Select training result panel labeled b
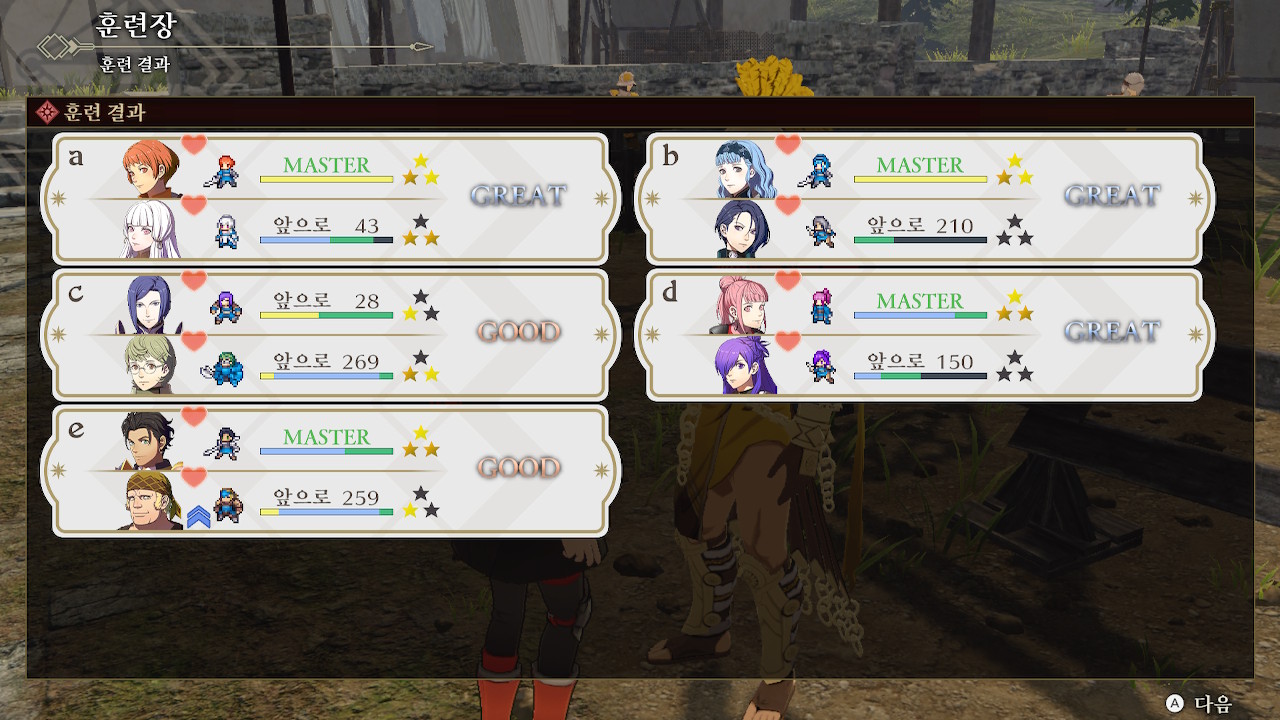Image resolution: width=1280 pixels, height=720 pixels. pyautogui.click(x=924, y=198)
